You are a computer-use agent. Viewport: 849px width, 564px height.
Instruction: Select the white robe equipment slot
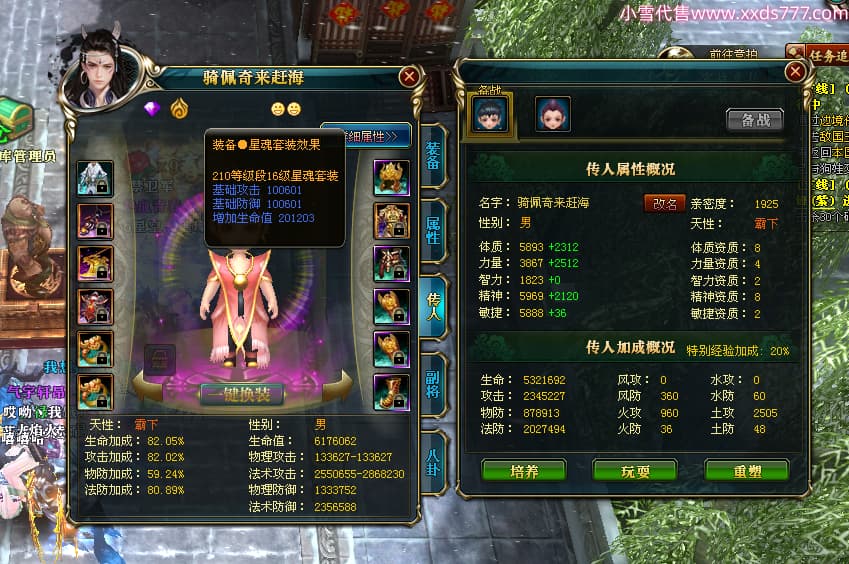click(x=95, y=178)
